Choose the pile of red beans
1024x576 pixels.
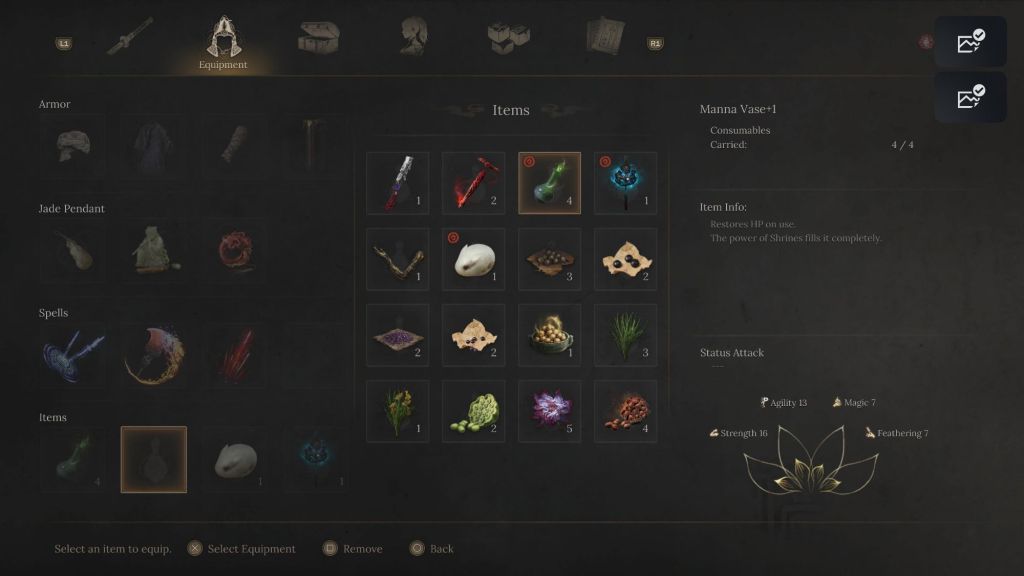click(x=626, y=411)
